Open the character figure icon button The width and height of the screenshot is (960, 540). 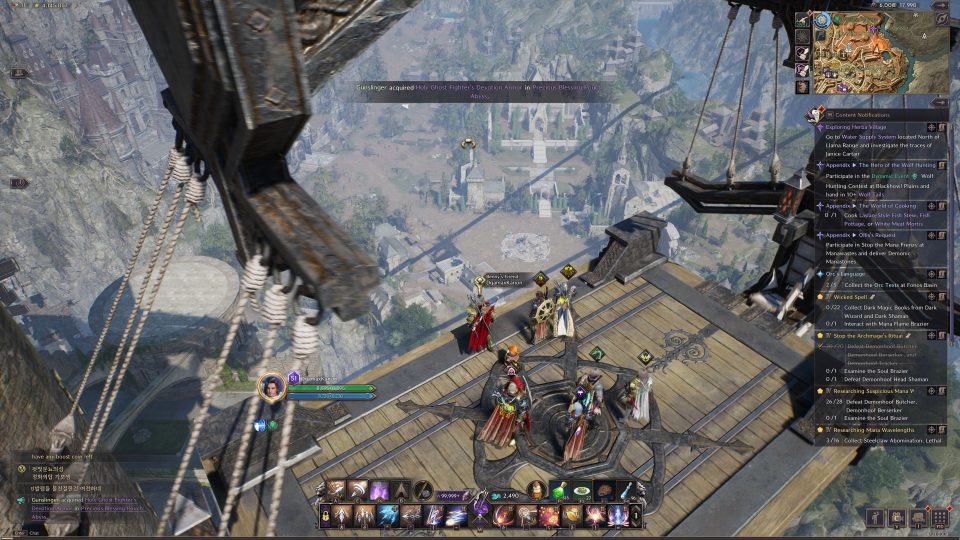tap(876, 518)
